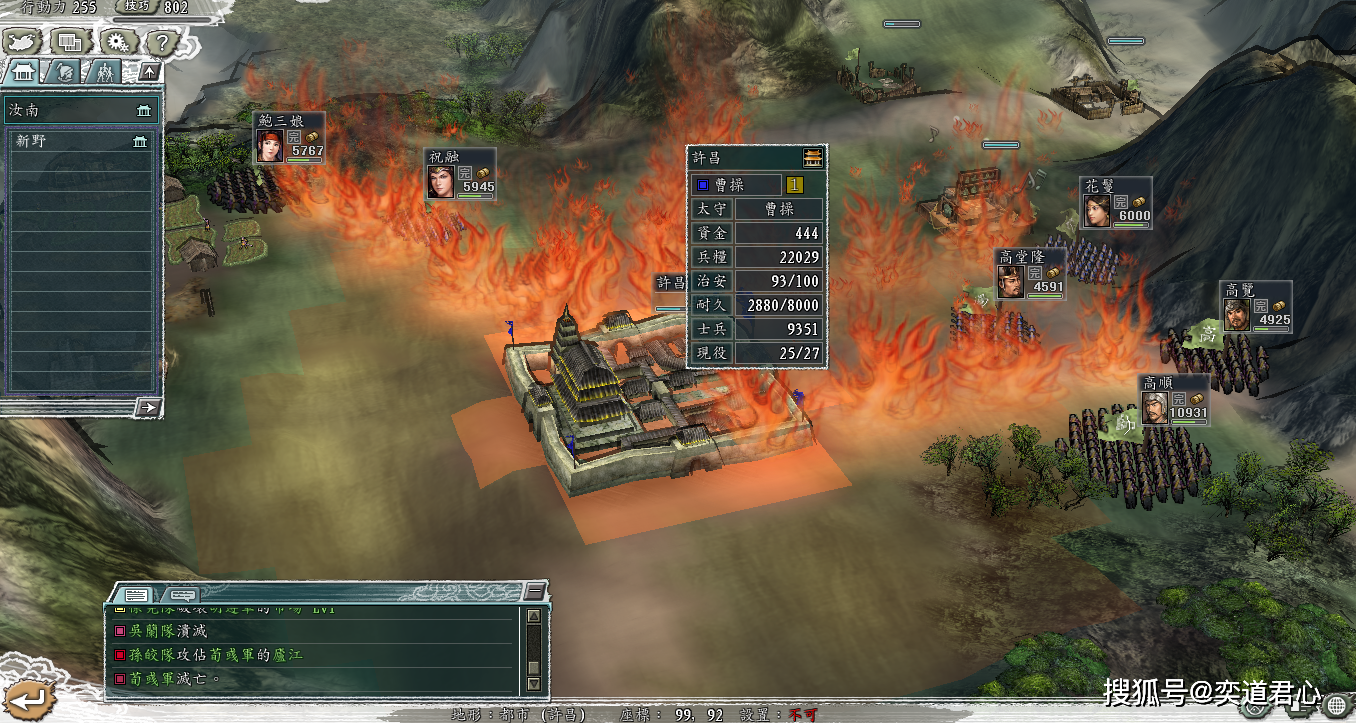Switch to the speech bubble dialogue tab
Image resolution: width=1356 pixels, height=723 pixels.
pyautogui.click(x=183, y=594)
